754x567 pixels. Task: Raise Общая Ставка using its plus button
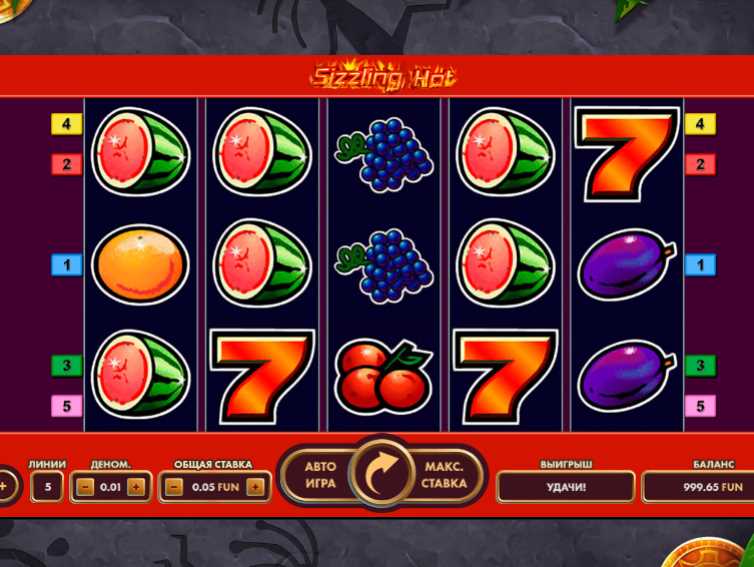255,487
